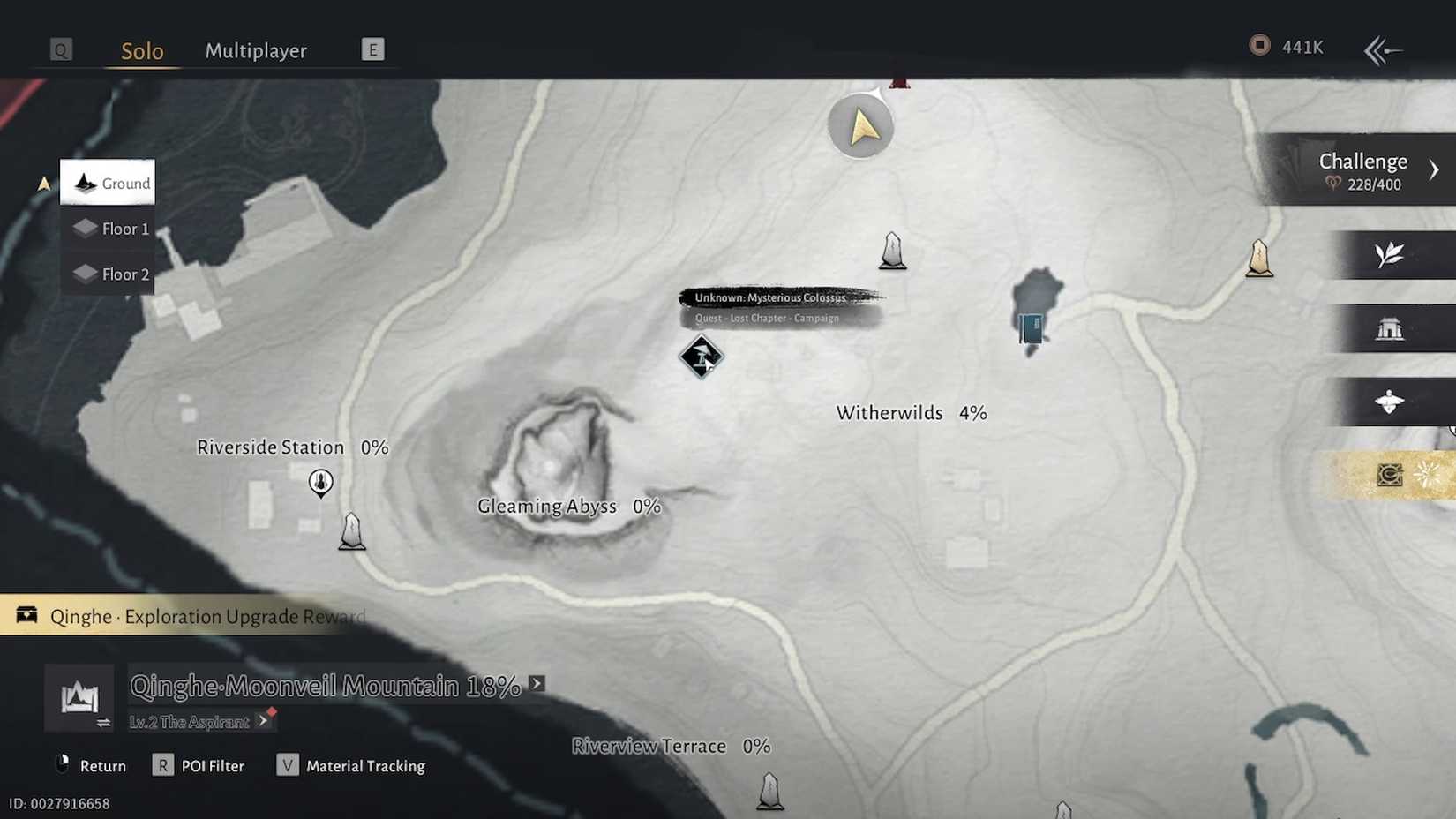The width and height of the screenshot is (1456, 819).
Task: Expand Qinghe-Moonveil Mountain details
Action: 536,682
